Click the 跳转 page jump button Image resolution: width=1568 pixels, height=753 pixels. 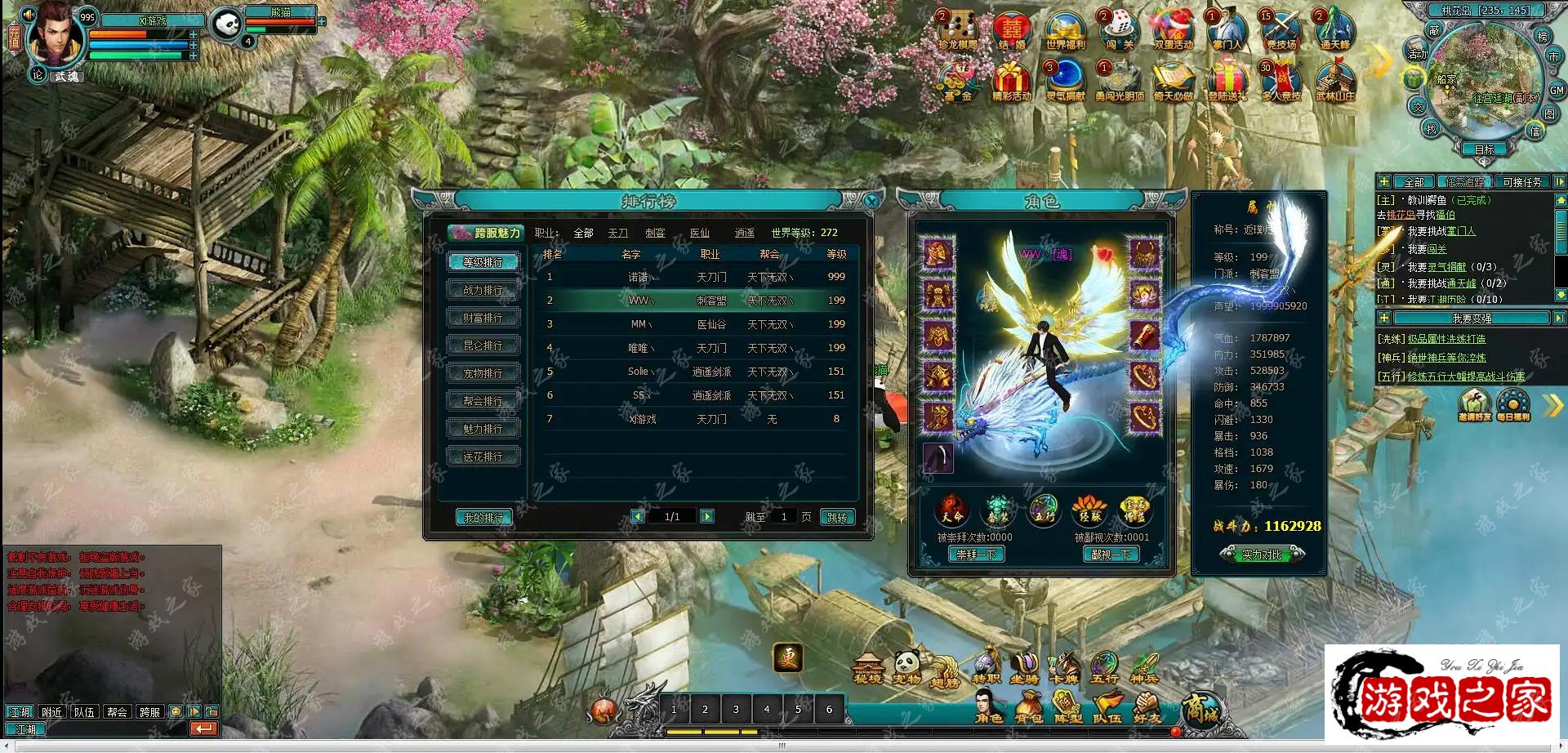pyautogui.click(x=837, y=517)
